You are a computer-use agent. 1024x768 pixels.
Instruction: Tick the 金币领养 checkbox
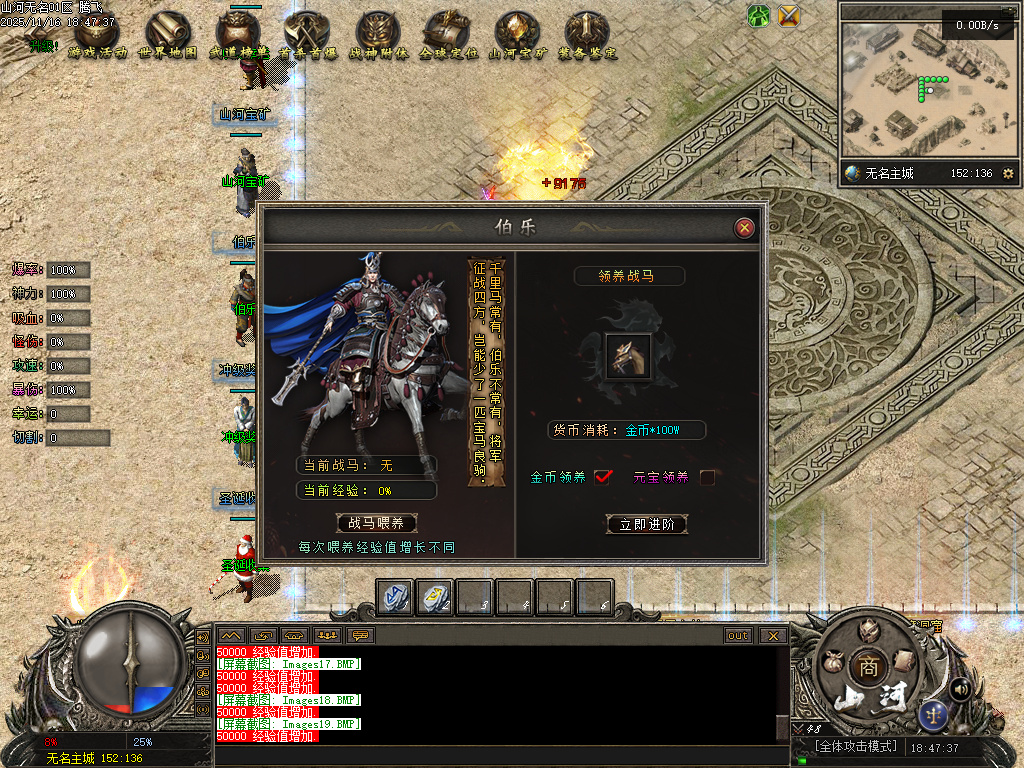click(x=602, y=477)
